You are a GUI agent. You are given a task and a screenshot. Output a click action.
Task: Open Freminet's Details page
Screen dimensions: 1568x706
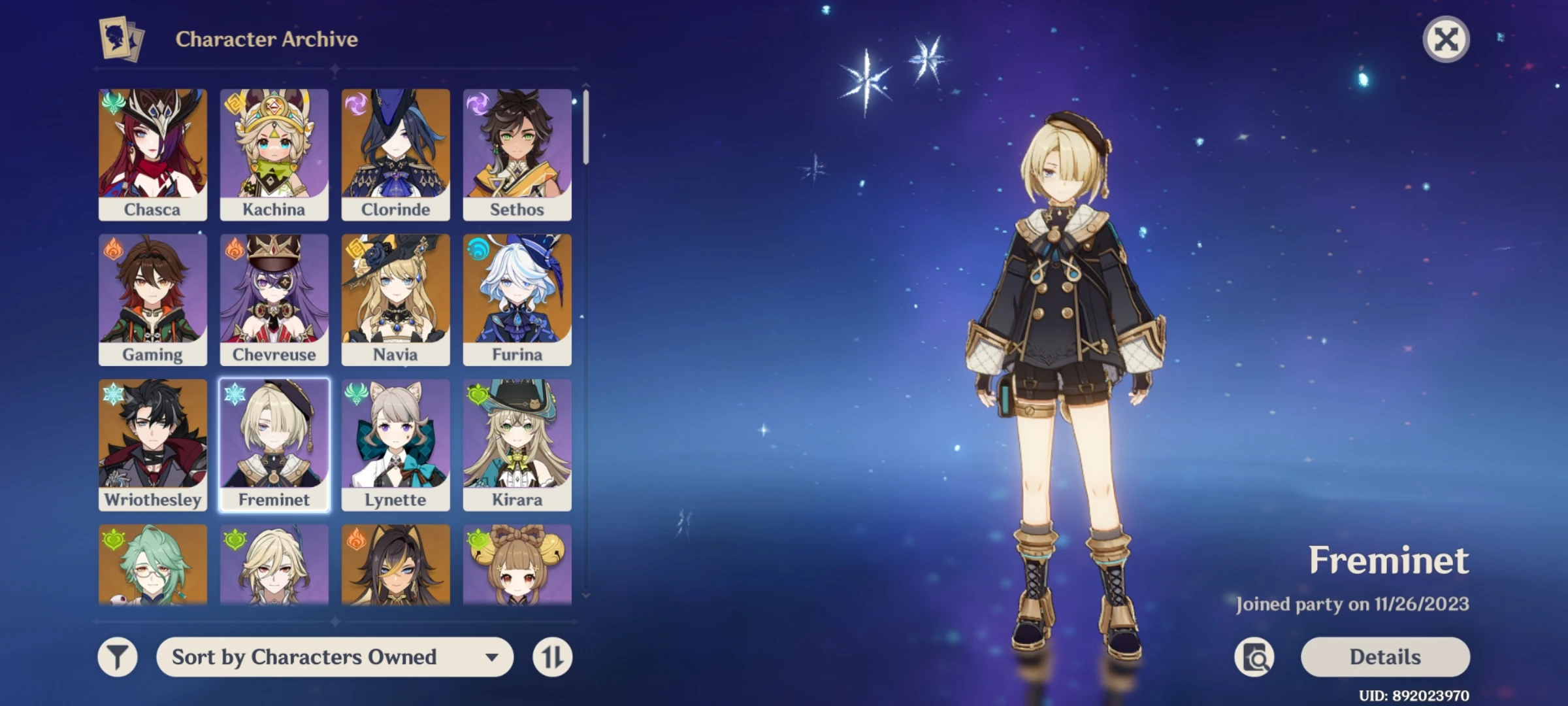(x=1385, y=657)
